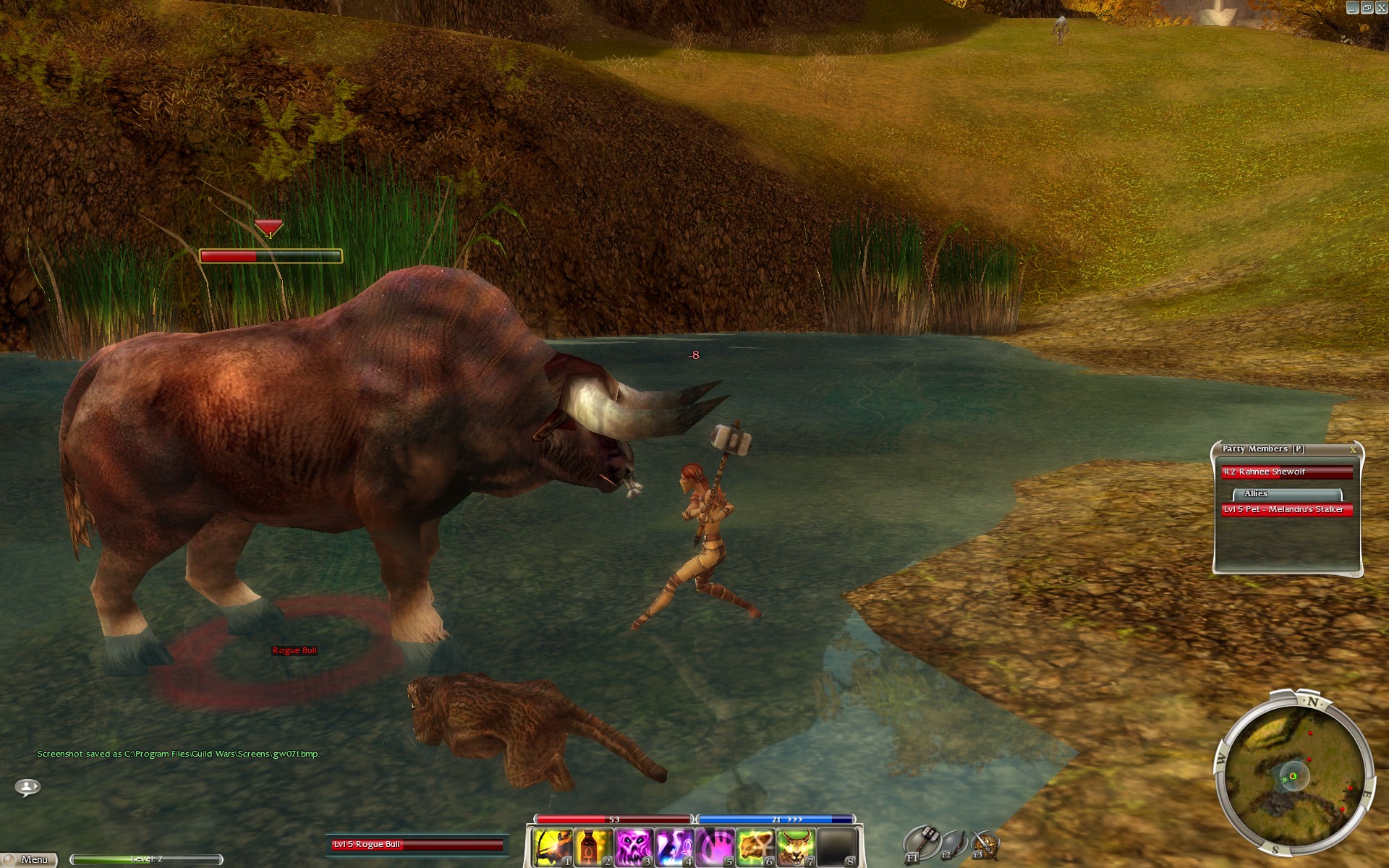
Task: Select the Melandru's Stalker pet entry
Action: pos(1286,510)
